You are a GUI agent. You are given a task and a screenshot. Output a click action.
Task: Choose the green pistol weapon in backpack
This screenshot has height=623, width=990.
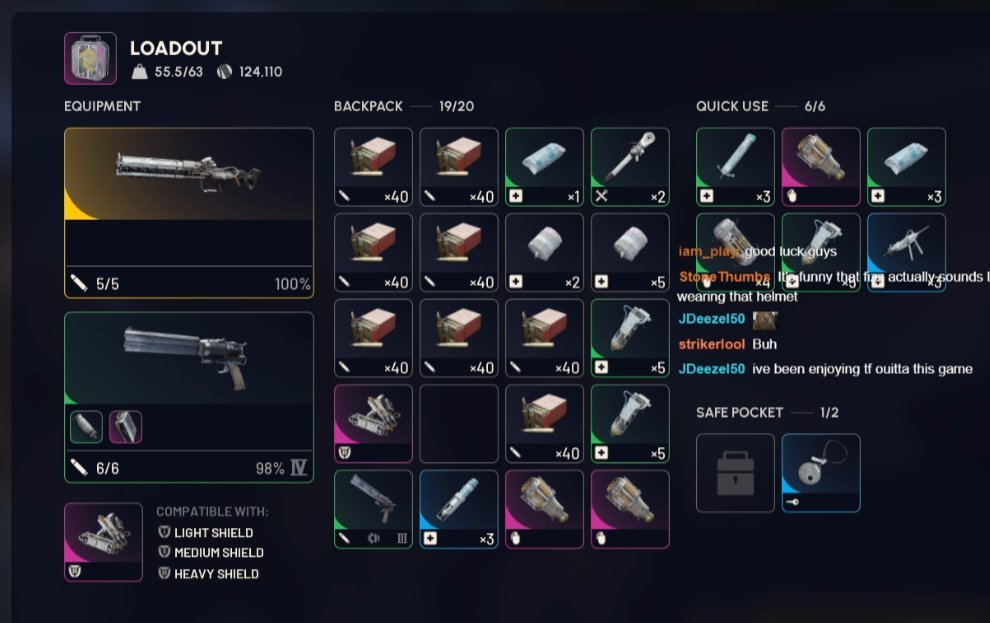tap(373, 509)
